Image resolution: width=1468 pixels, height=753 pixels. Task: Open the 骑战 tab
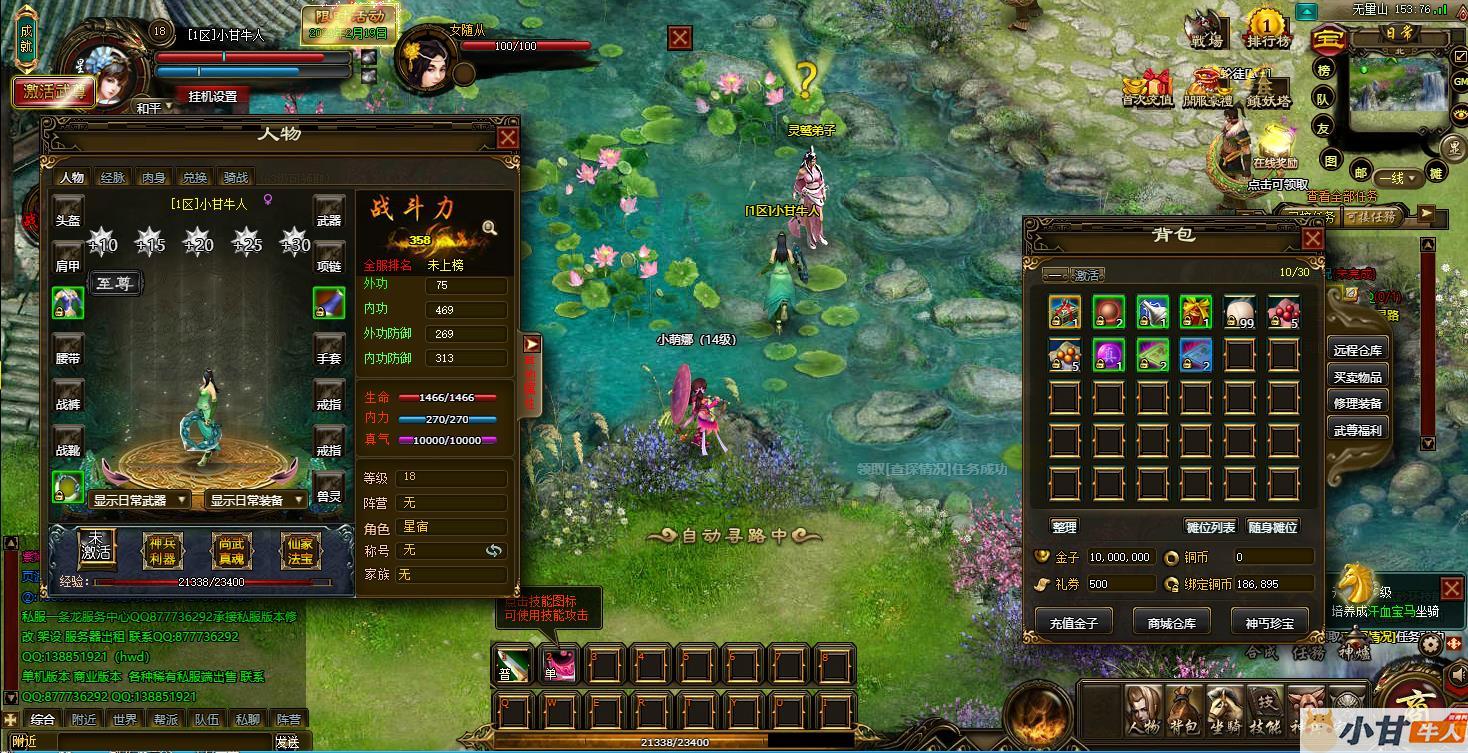coord(236,178)
